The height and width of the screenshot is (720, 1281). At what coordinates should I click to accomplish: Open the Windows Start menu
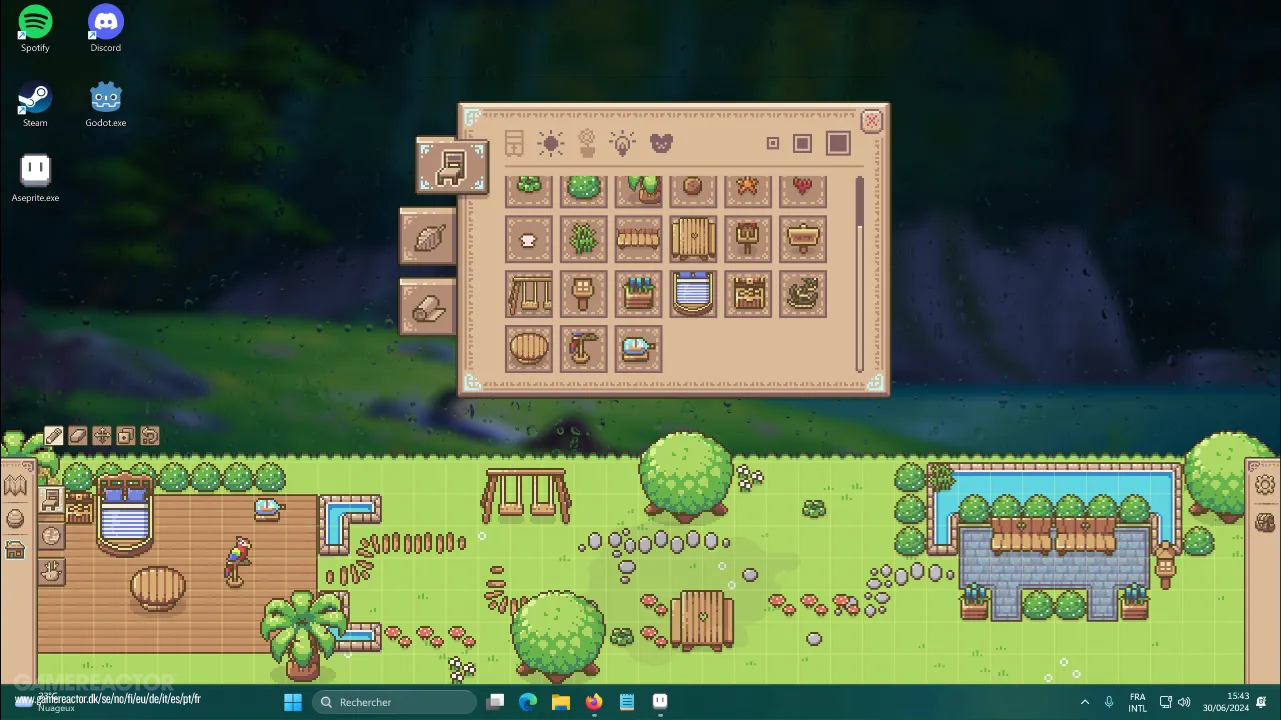click(292, 701)
